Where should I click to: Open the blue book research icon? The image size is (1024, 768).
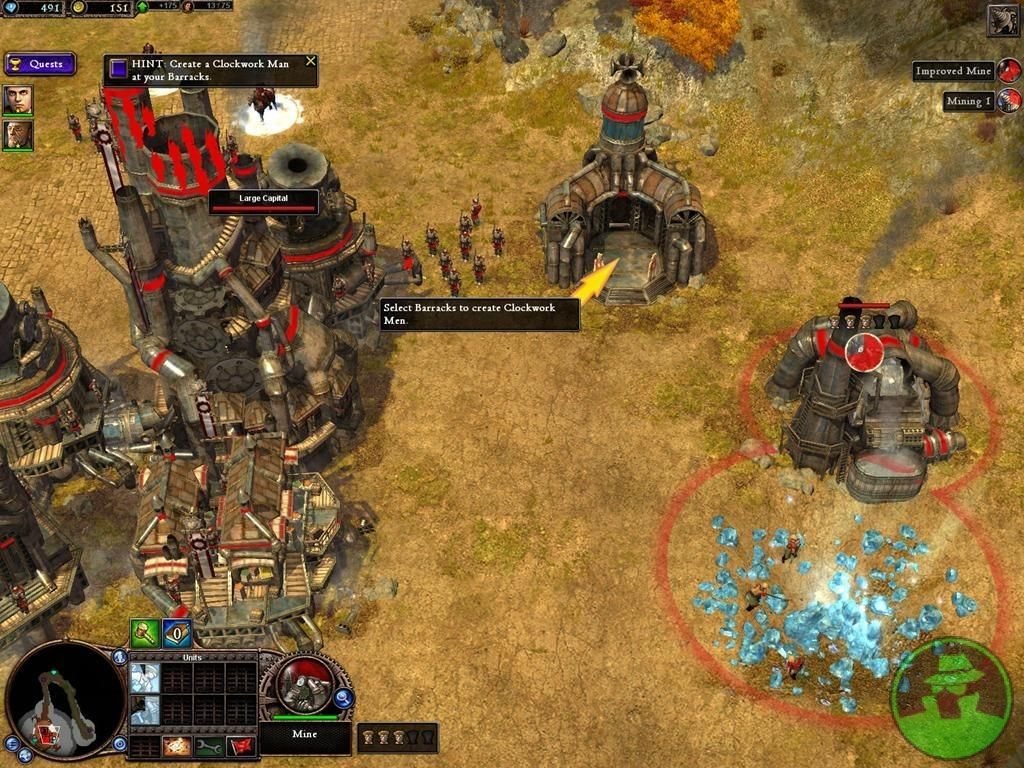[x=177, y=633]
